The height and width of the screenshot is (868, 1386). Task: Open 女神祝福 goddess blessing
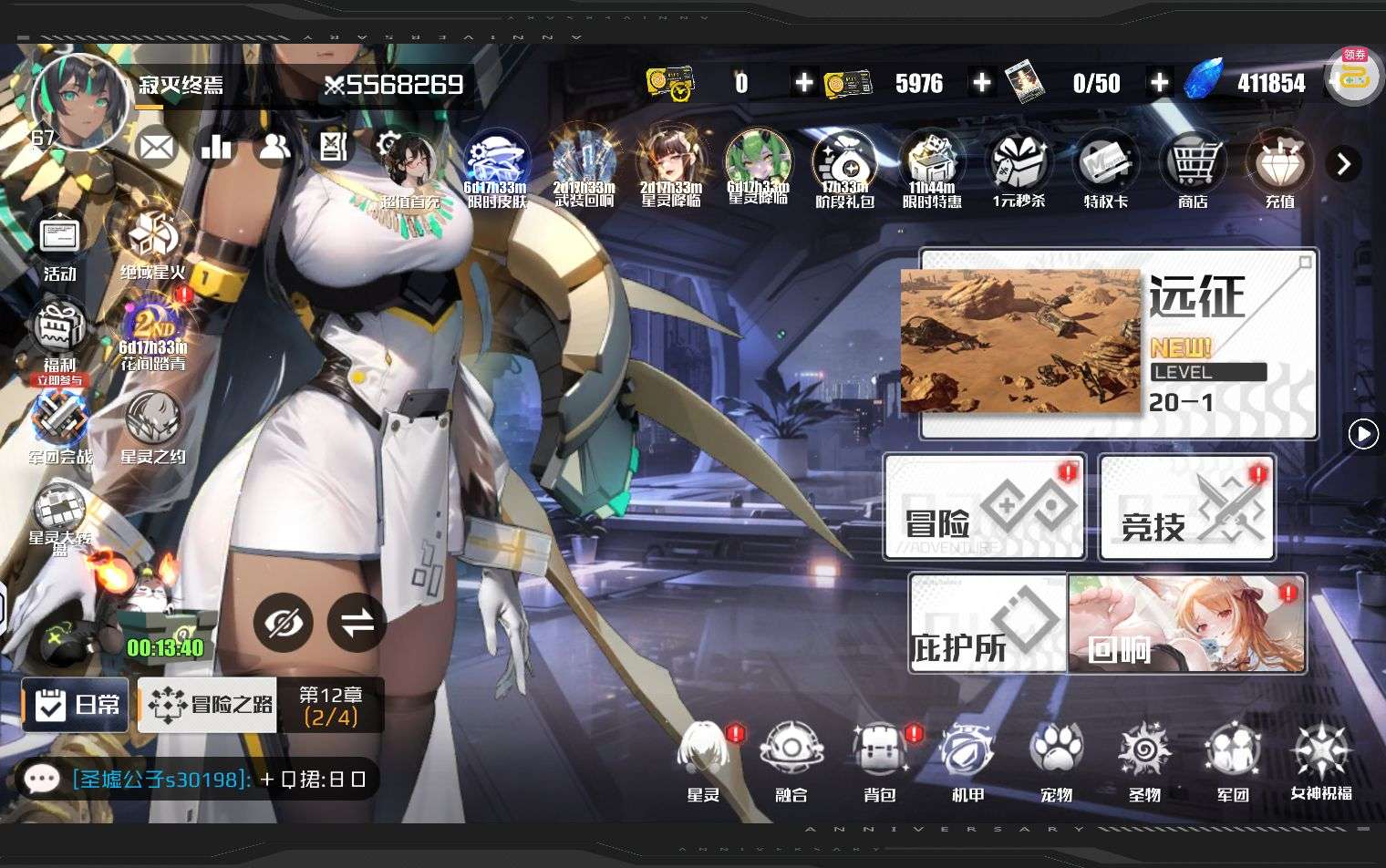[1321, 760]
